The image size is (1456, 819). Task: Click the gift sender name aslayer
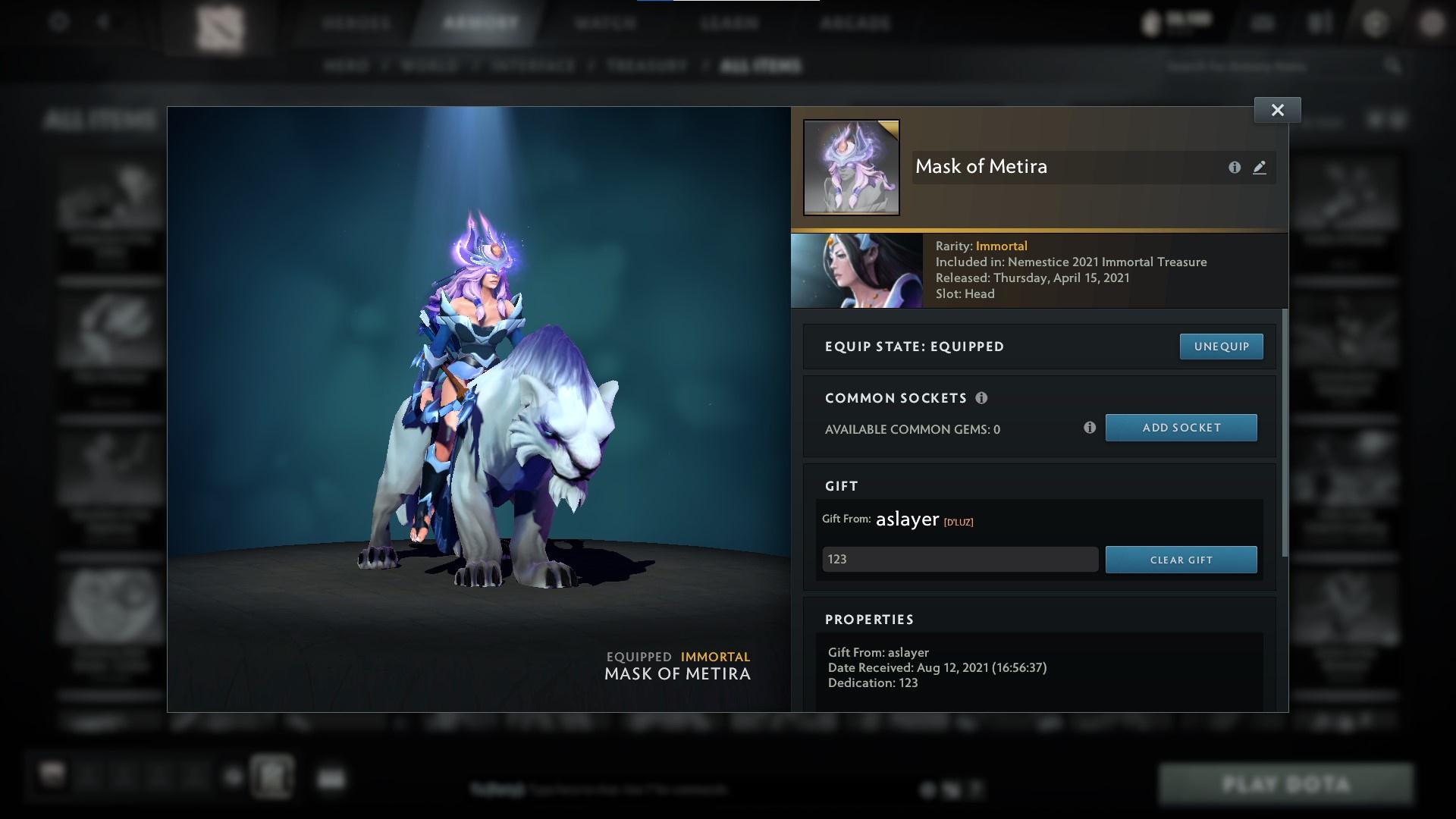pyautogui.click(x=906, y=519)
